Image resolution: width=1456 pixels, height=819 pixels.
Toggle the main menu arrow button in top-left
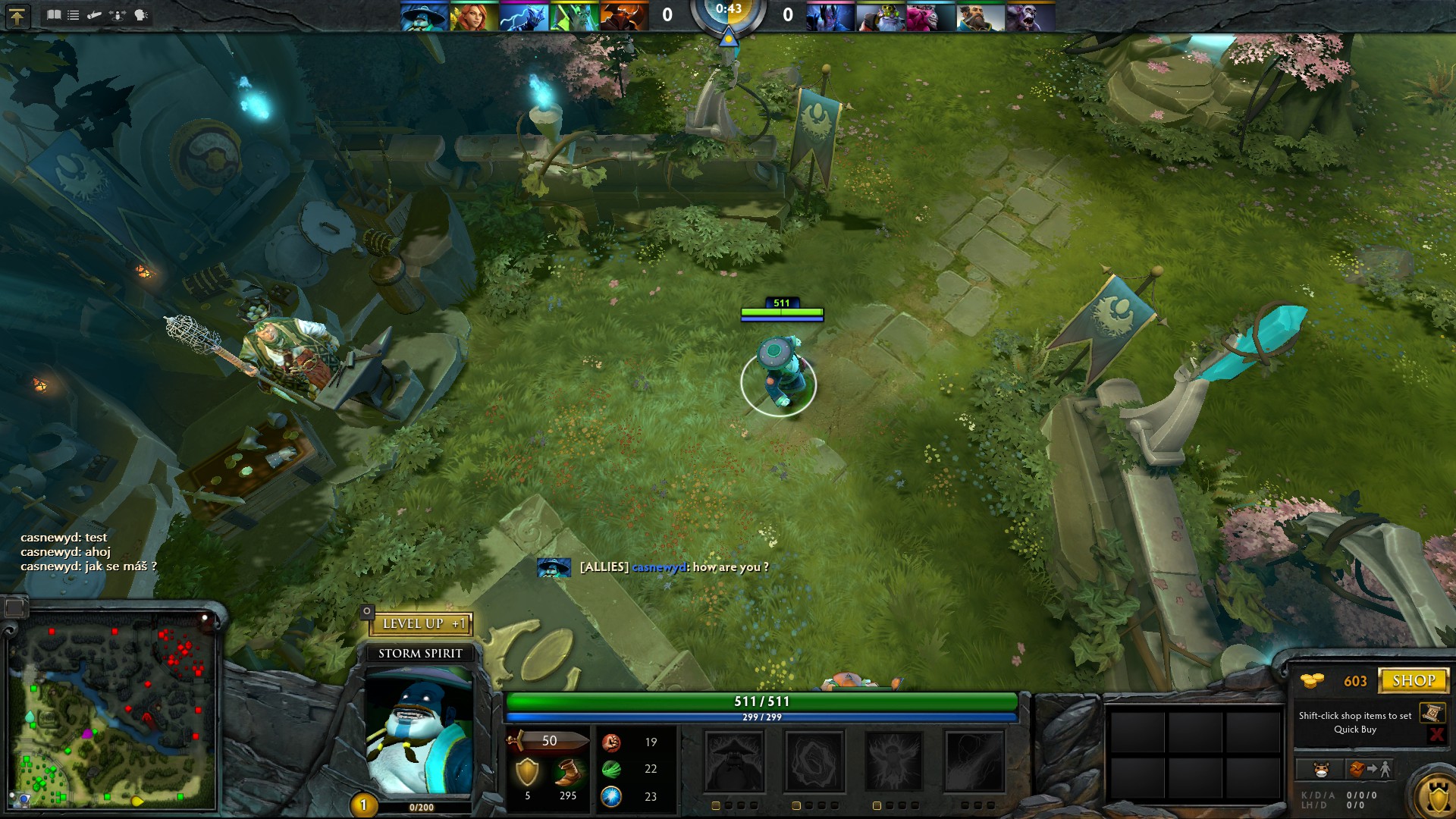pyautogui.click(x=17, y=14)
